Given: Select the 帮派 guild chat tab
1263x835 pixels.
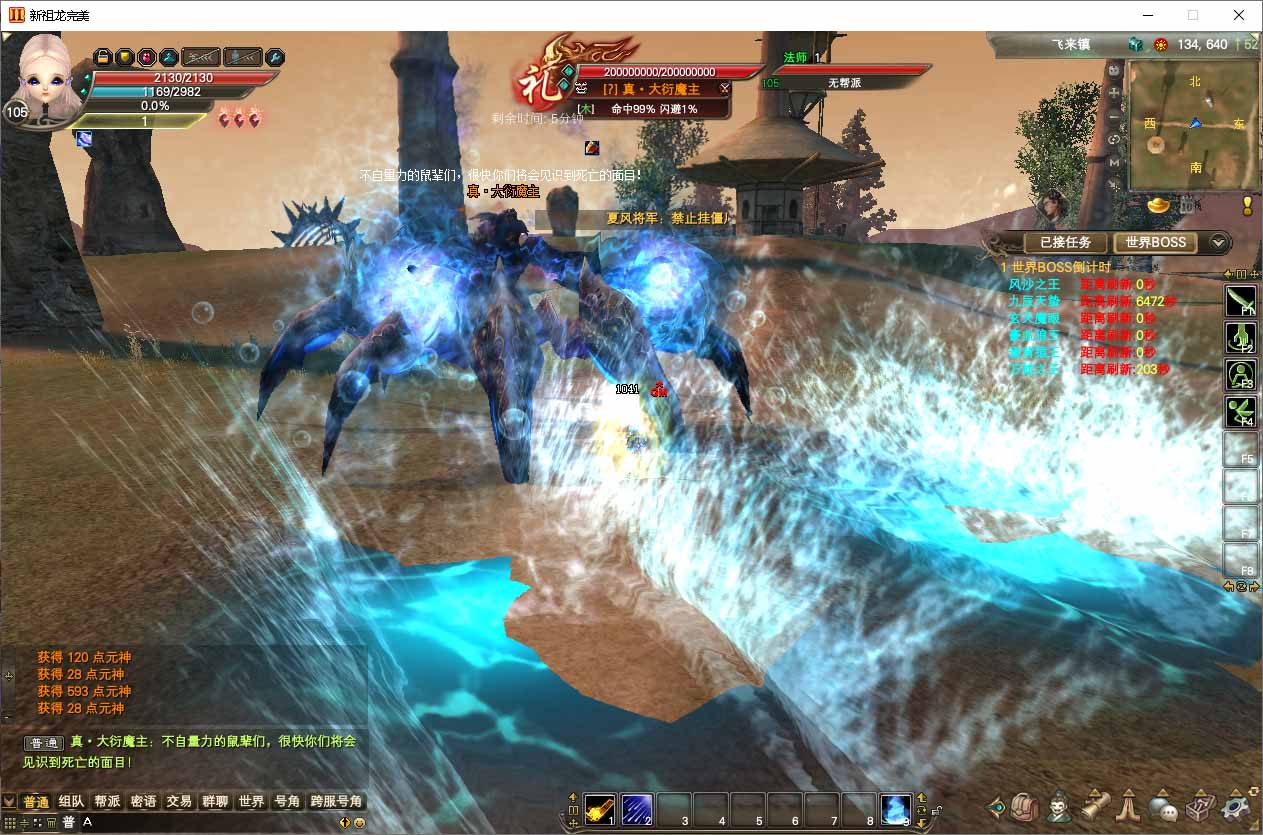Looking at the screenshot, I should tap(107, 802).
